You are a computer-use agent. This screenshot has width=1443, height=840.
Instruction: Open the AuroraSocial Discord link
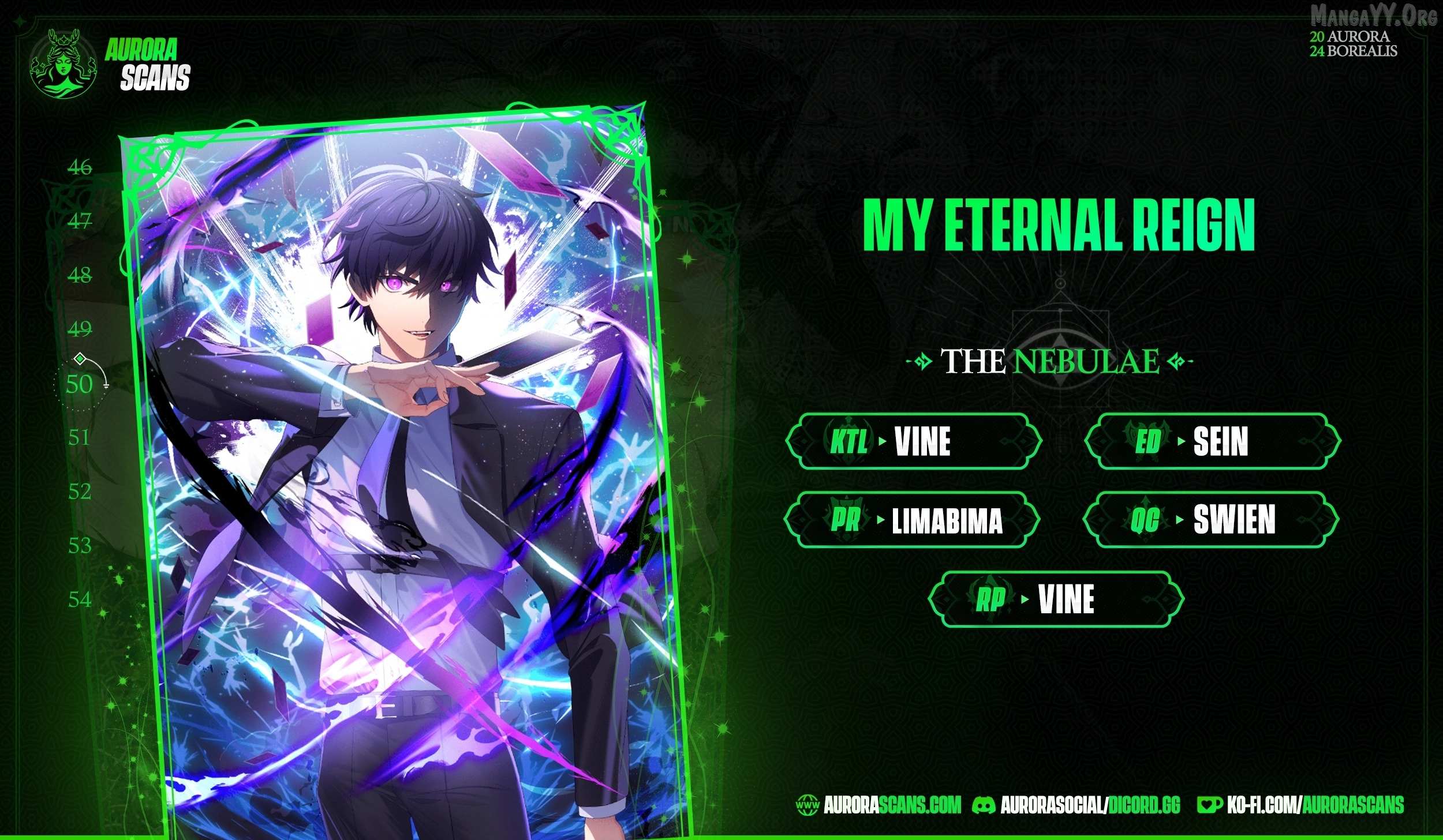pos(1076,805)
